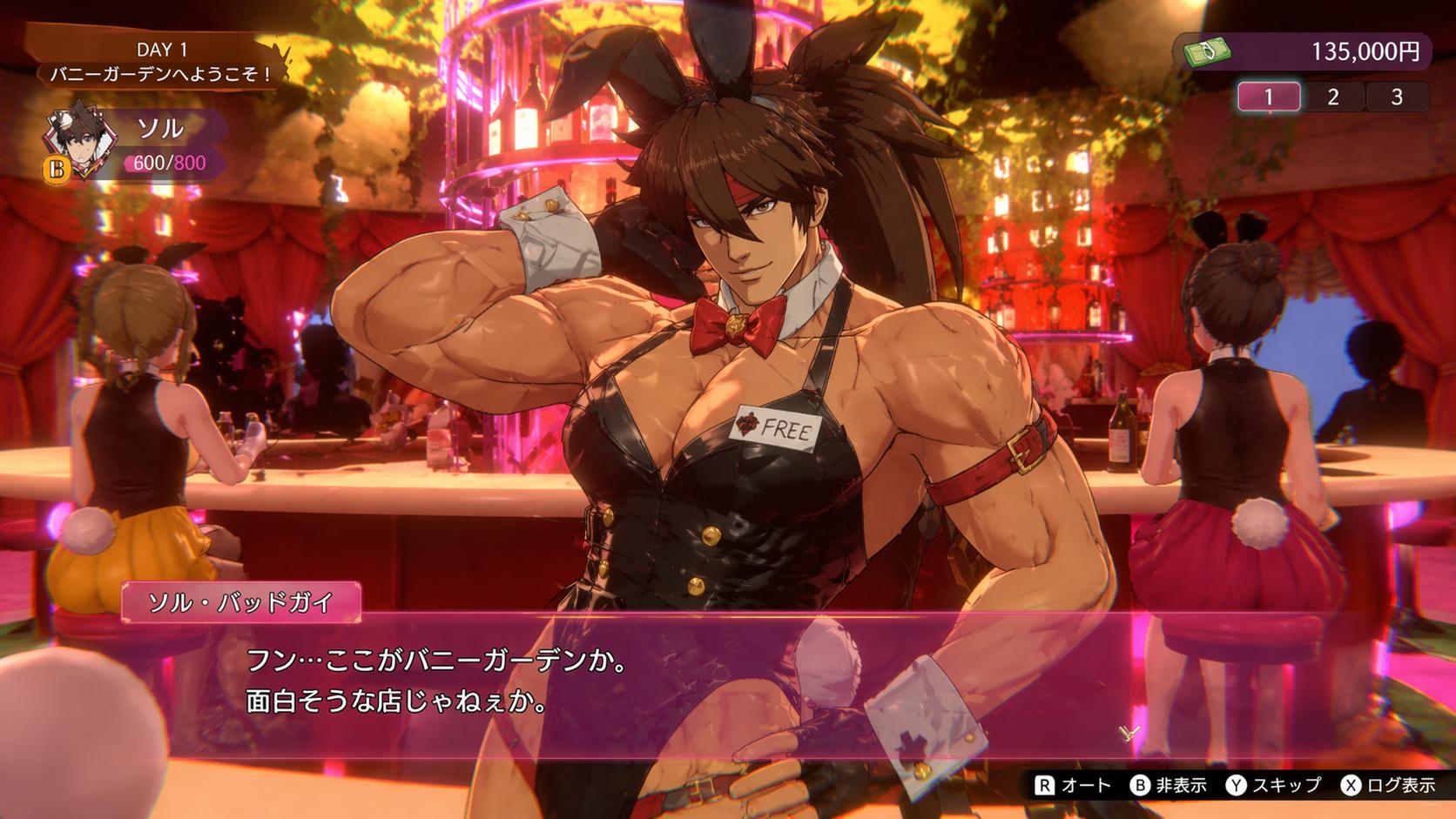Switch to the tab numbered 2

tap(1332, 97)
